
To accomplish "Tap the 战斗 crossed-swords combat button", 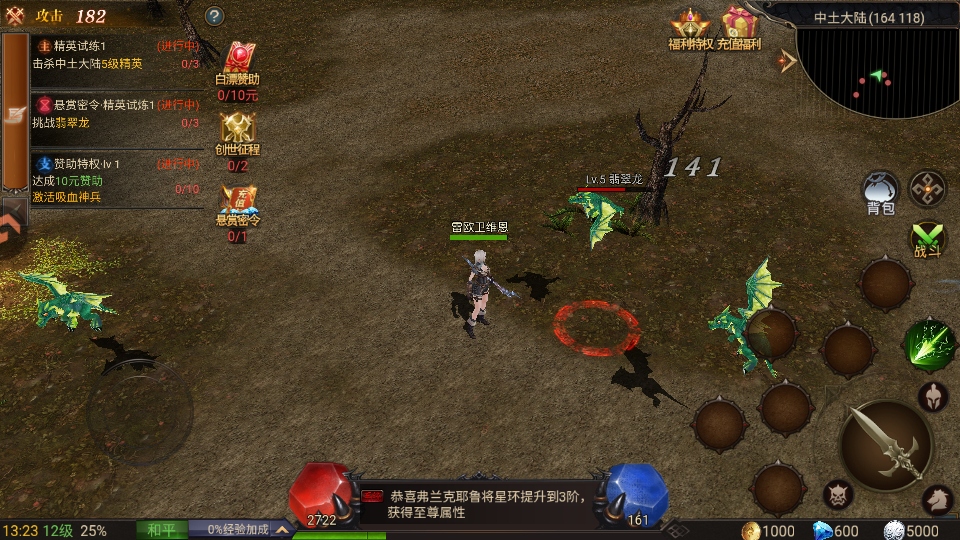I will click(928, 240).
